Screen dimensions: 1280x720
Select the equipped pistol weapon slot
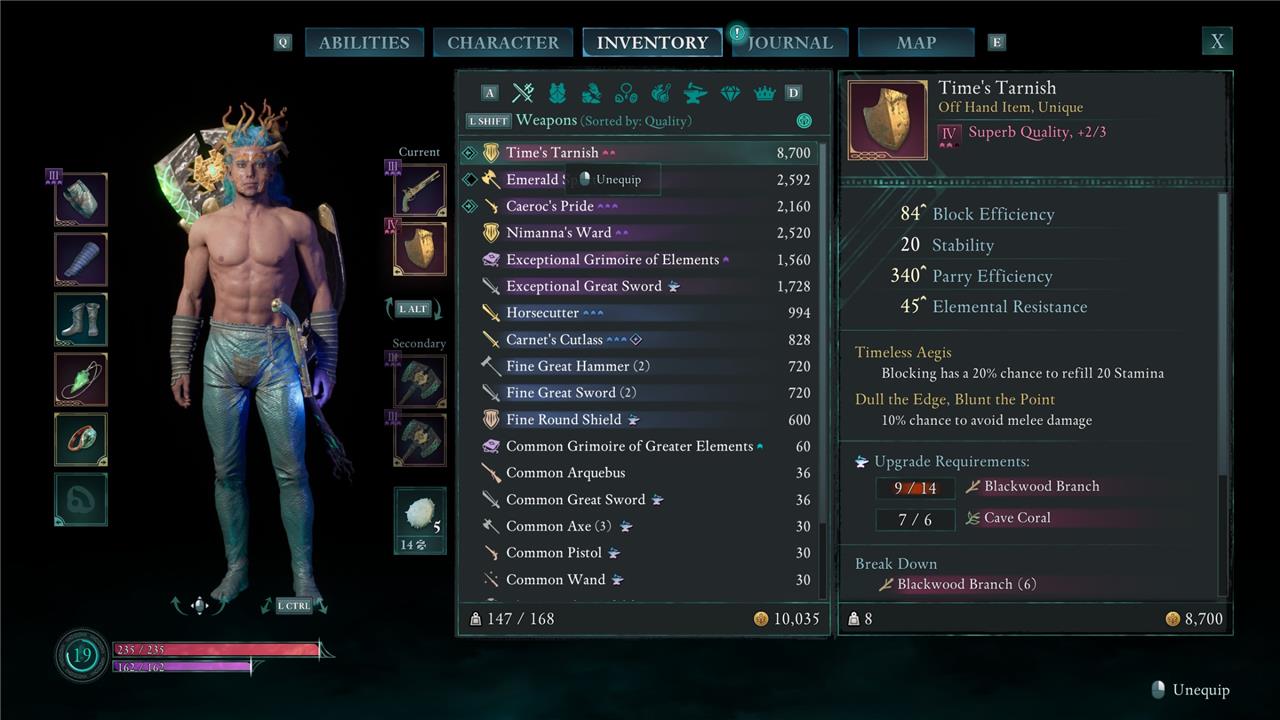coord(420,190)
